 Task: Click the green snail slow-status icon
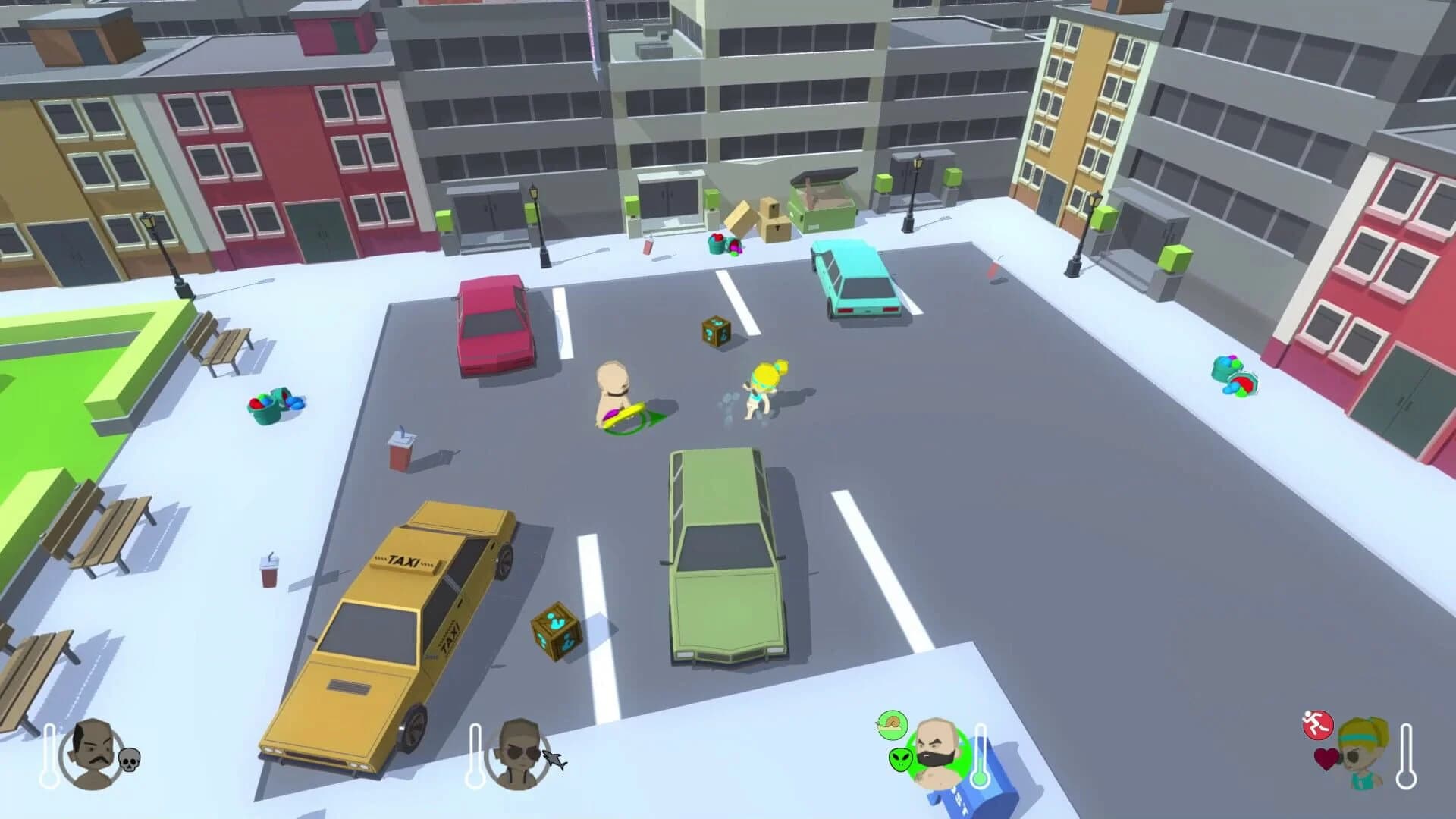892,725
